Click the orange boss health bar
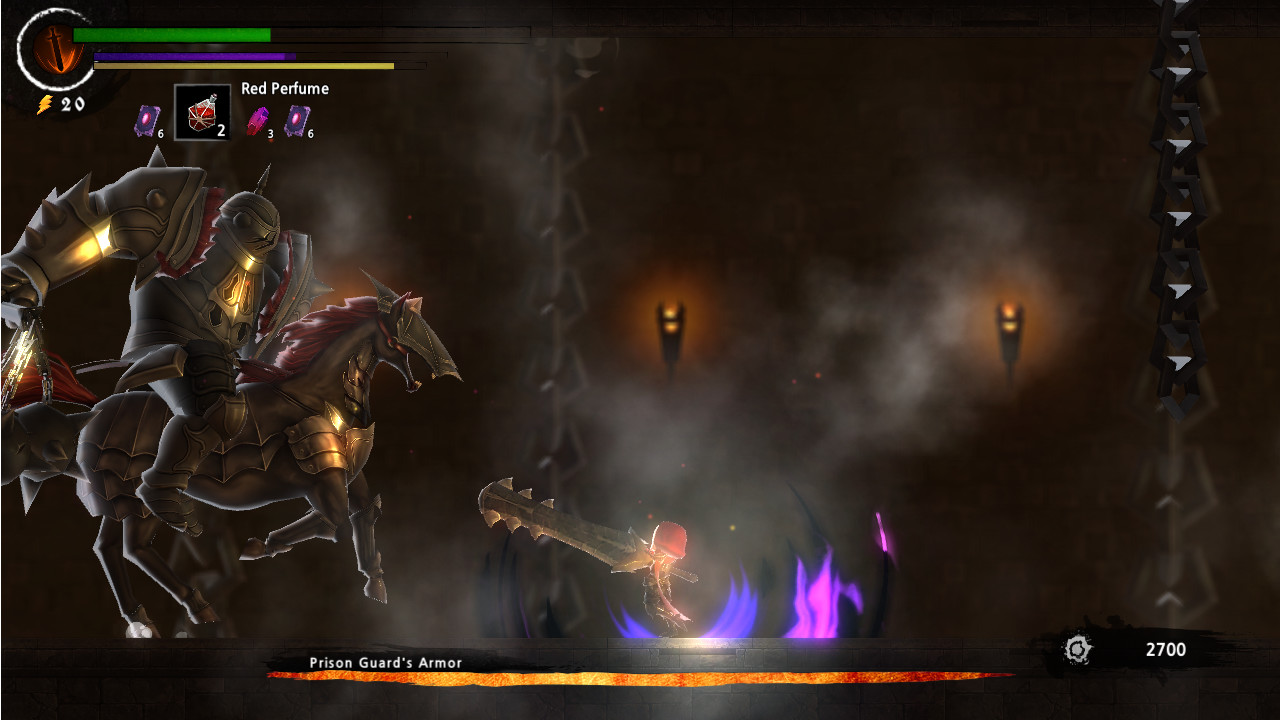 coord(640,675)
